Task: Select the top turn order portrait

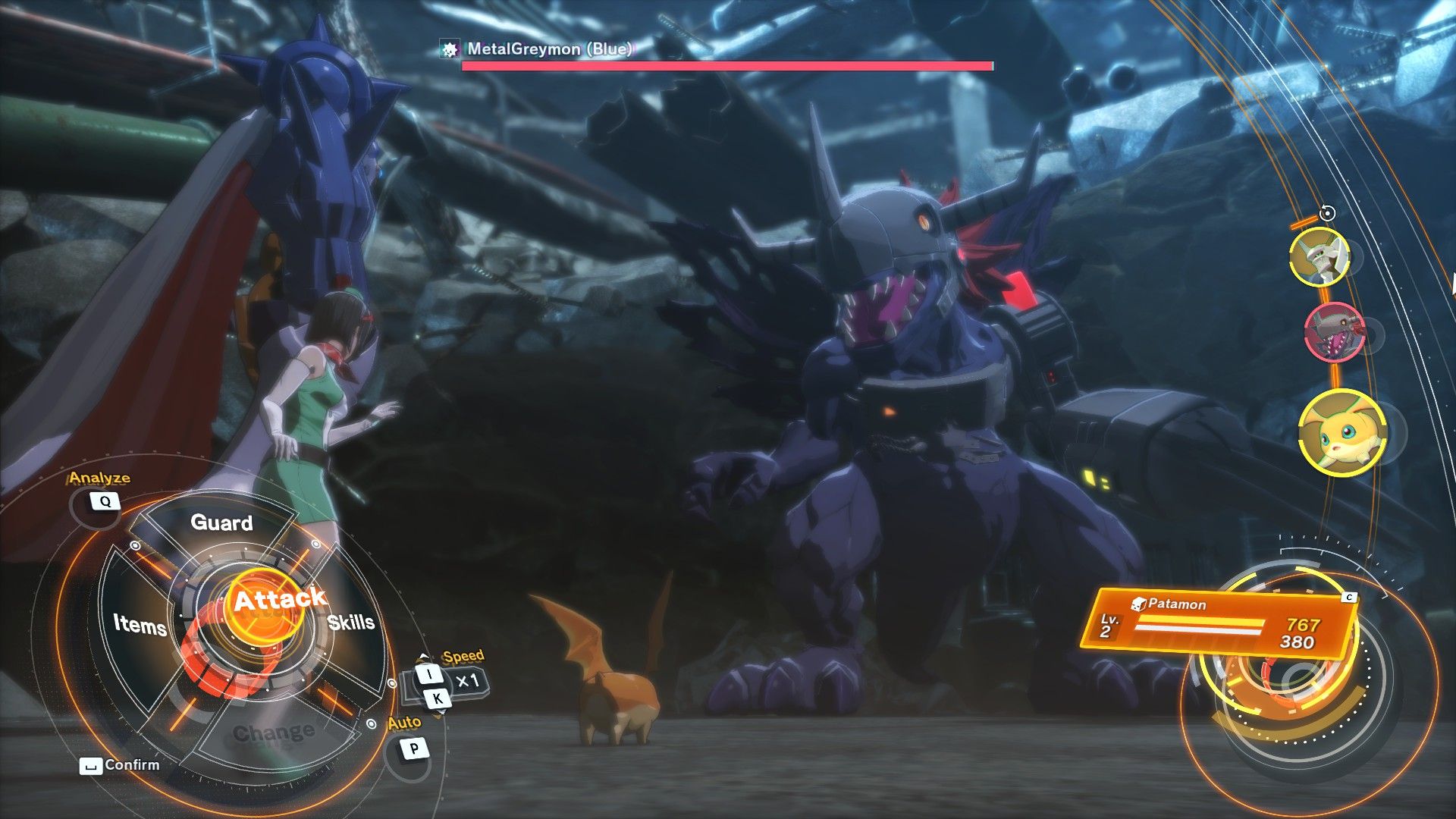Action: pyautogui.click(x=1319, y=257)
